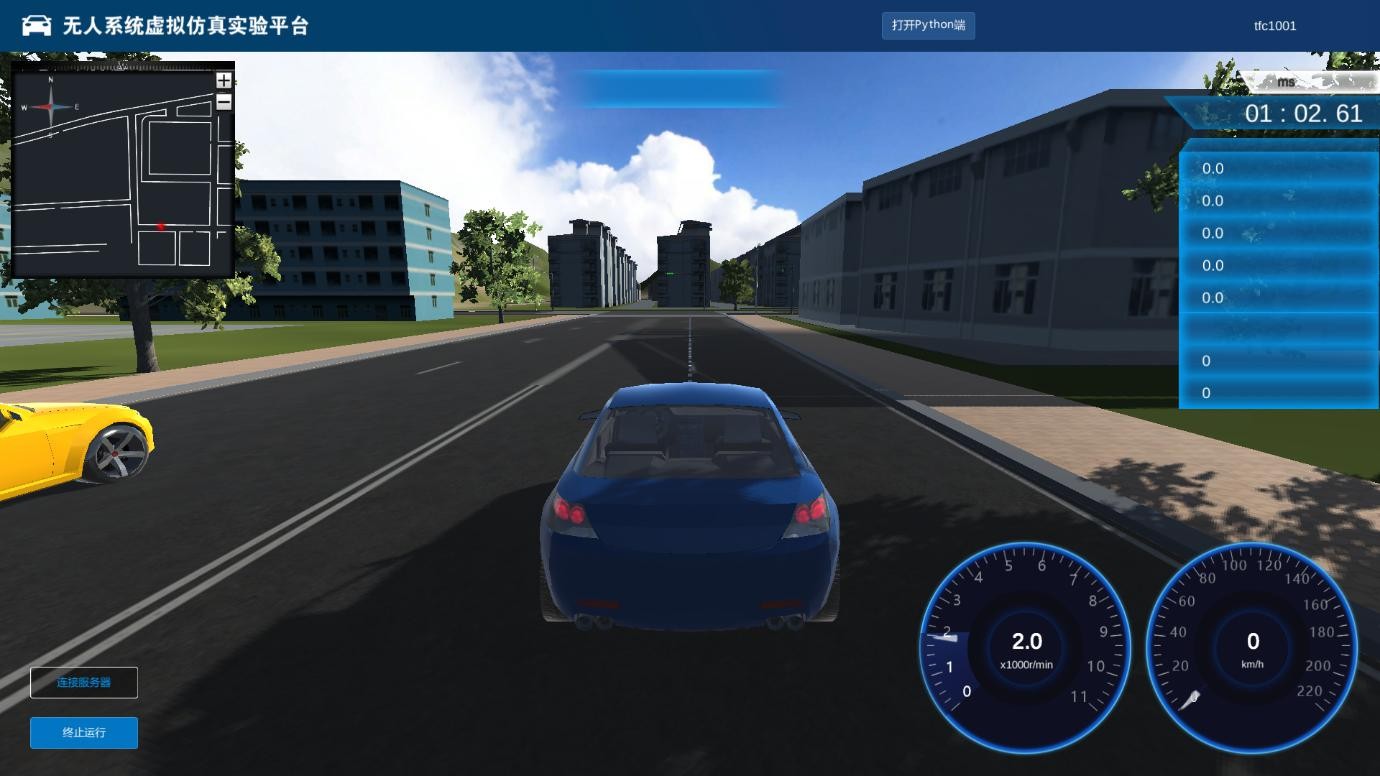Stop the simulation with 终止运行
This screenshot has width=1380, height=776.
coord(84,732)
